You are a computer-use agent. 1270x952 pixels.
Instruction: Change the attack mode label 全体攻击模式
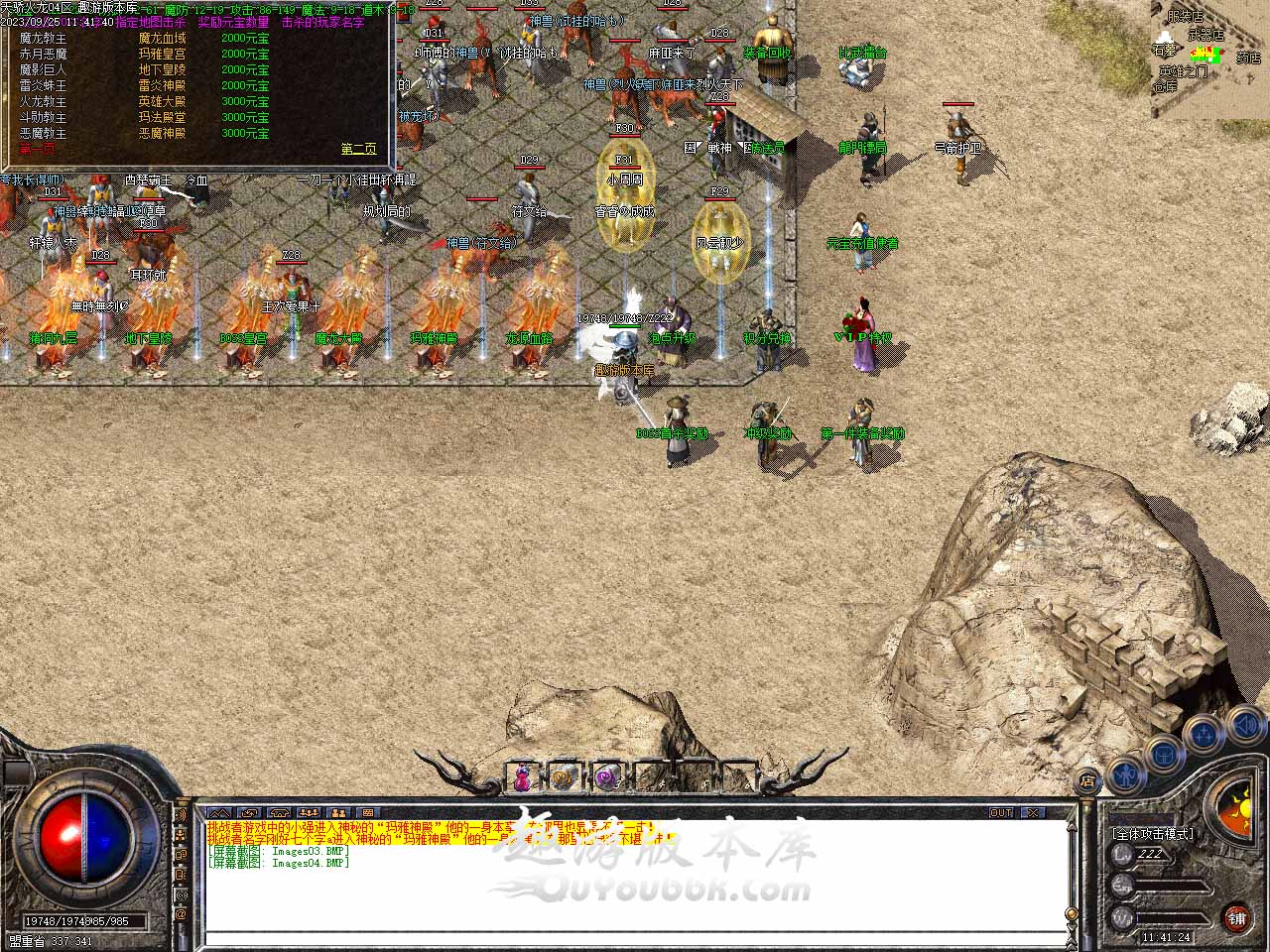pos(1153,834)
